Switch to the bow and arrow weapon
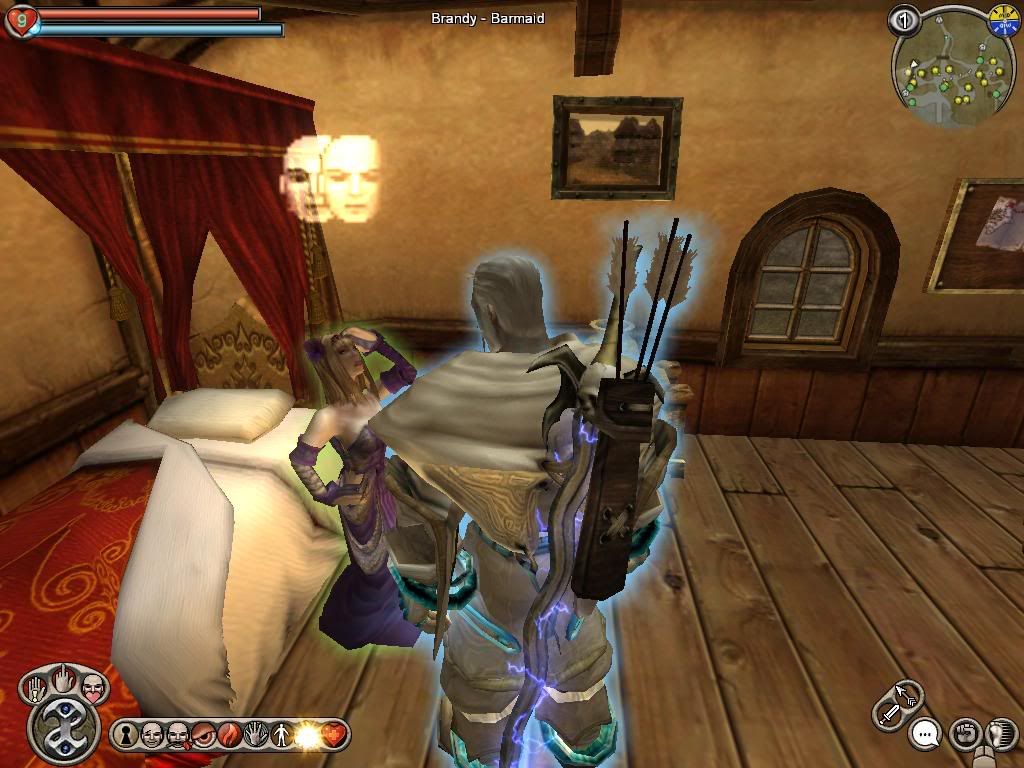Screen dimensions: 1024x768 pos(908,692)
